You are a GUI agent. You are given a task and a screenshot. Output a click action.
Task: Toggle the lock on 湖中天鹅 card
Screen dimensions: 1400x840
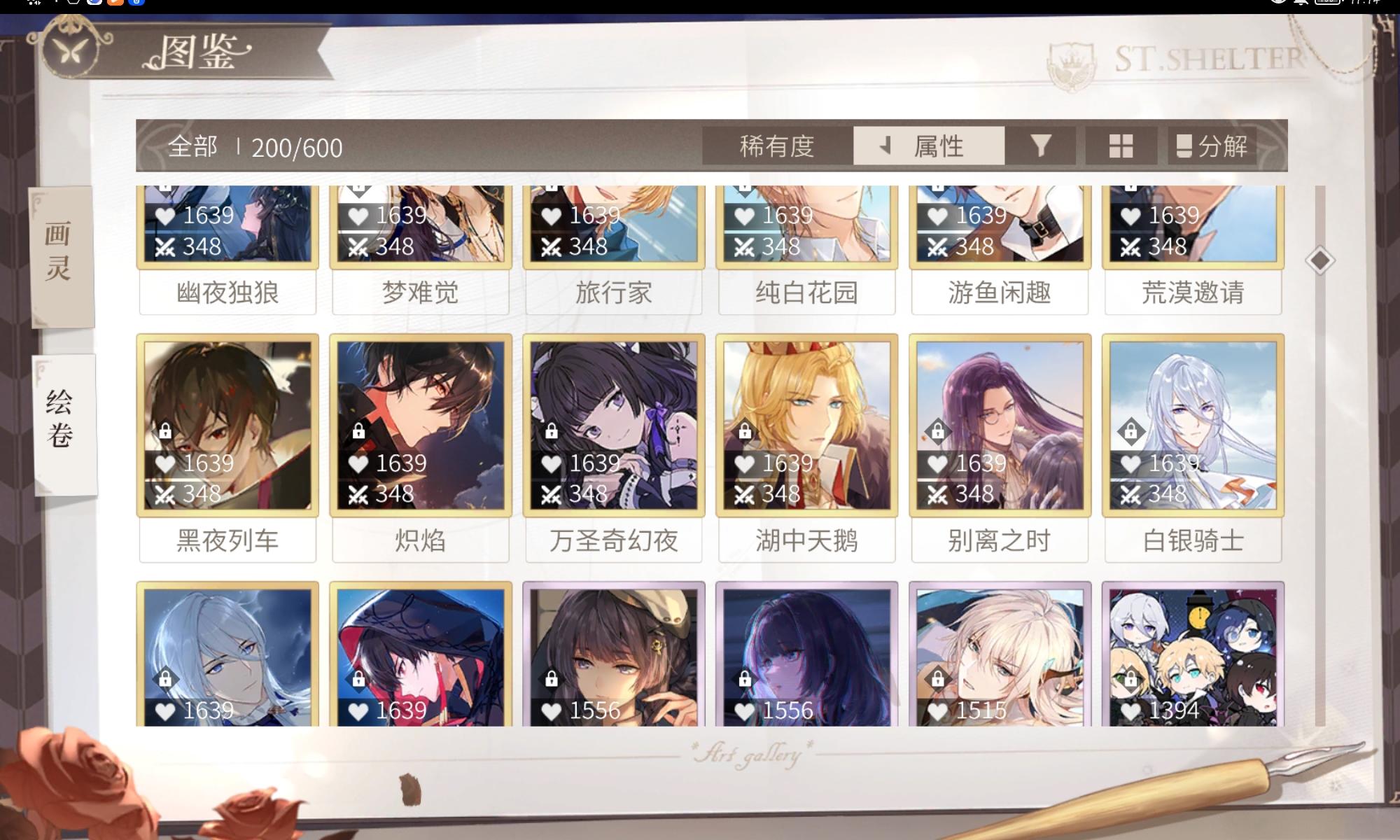(x=744, y=430)
